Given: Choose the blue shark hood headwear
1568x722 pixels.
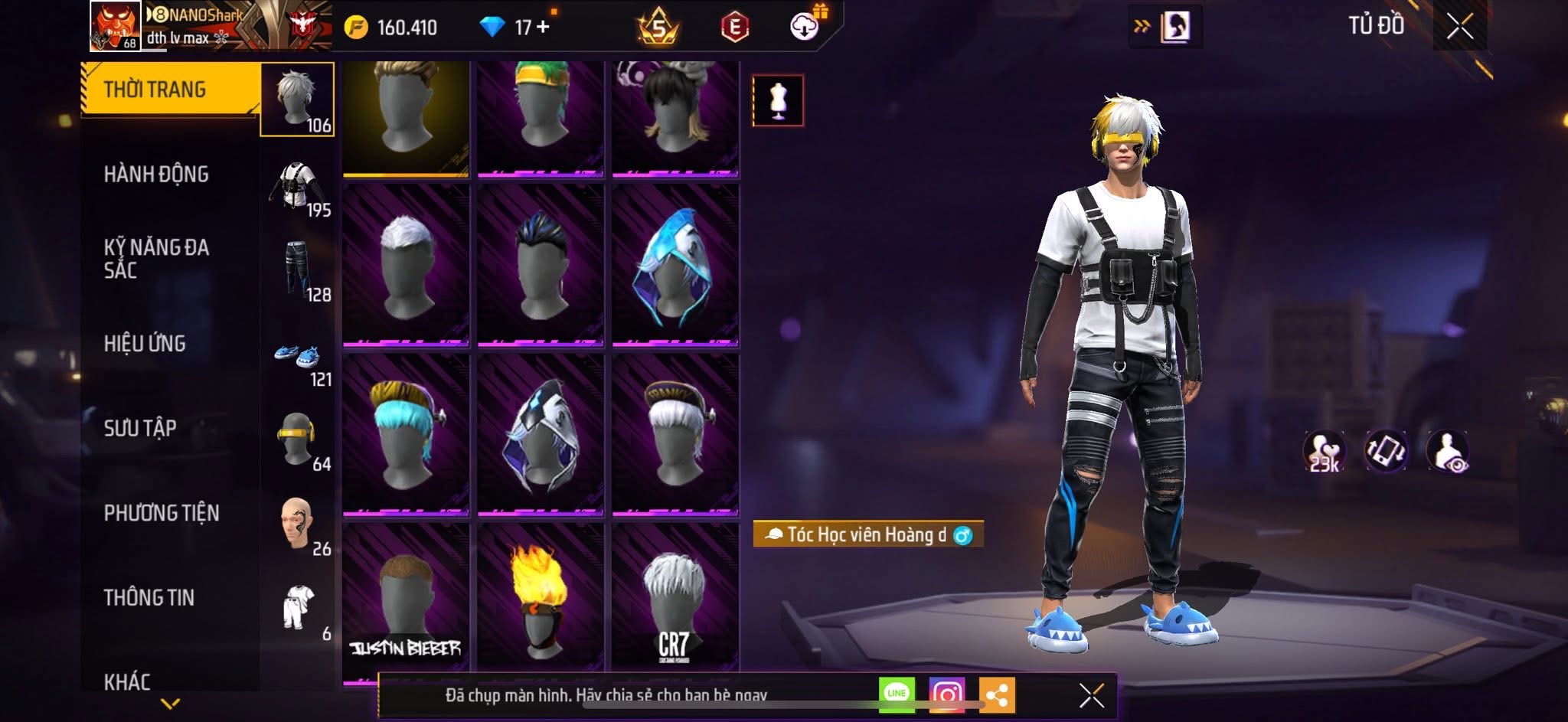Looking at the screenshot, I should 675,264.
